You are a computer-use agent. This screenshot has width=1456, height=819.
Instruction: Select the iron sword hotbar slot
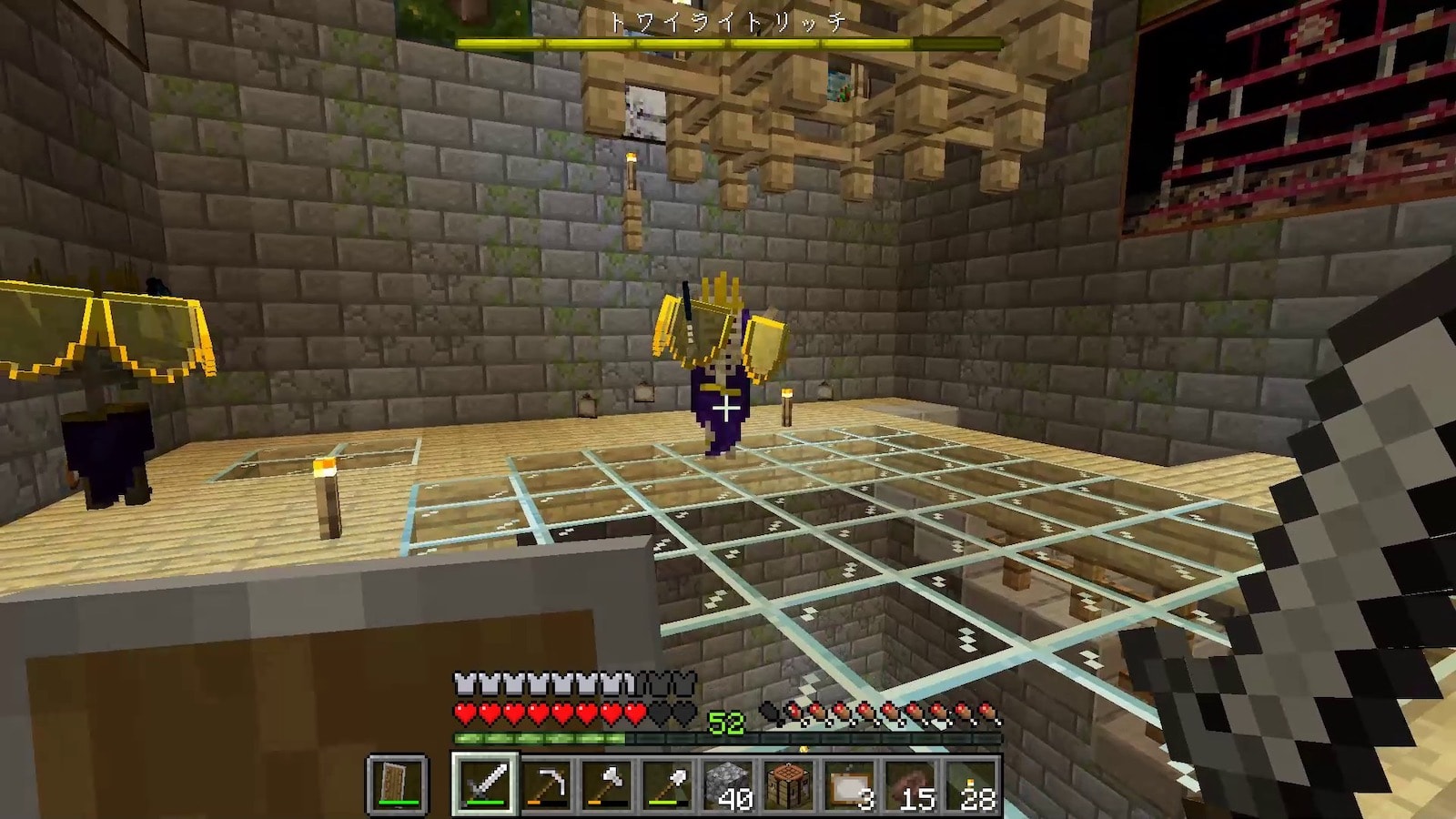pos(484,784)
